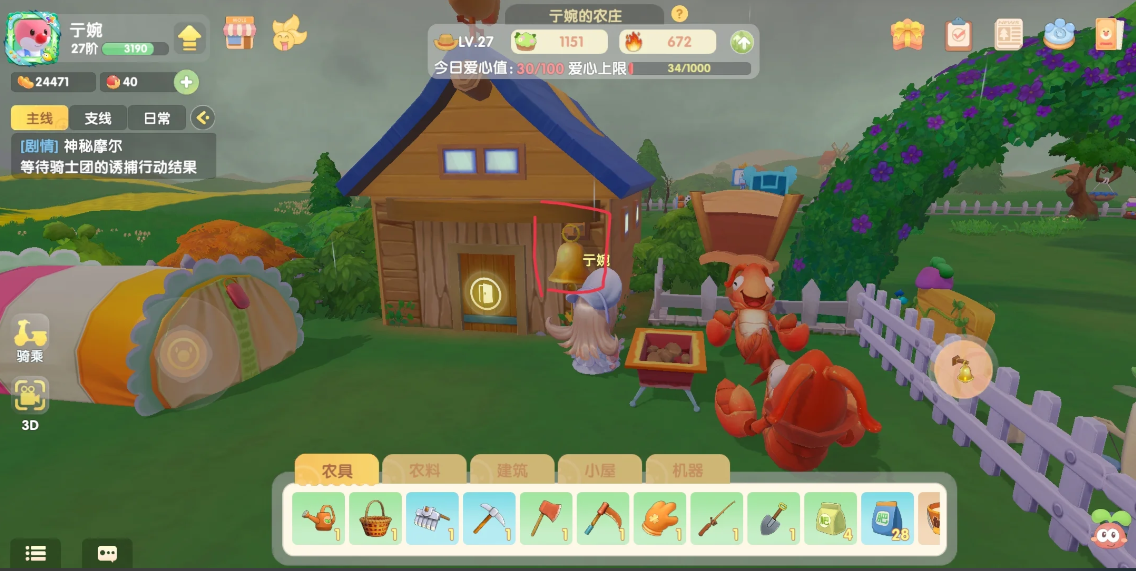1136x571 pixels.
Task: Open the shop storefront icon
Action: pyautogui.click(x=239, y=33)
